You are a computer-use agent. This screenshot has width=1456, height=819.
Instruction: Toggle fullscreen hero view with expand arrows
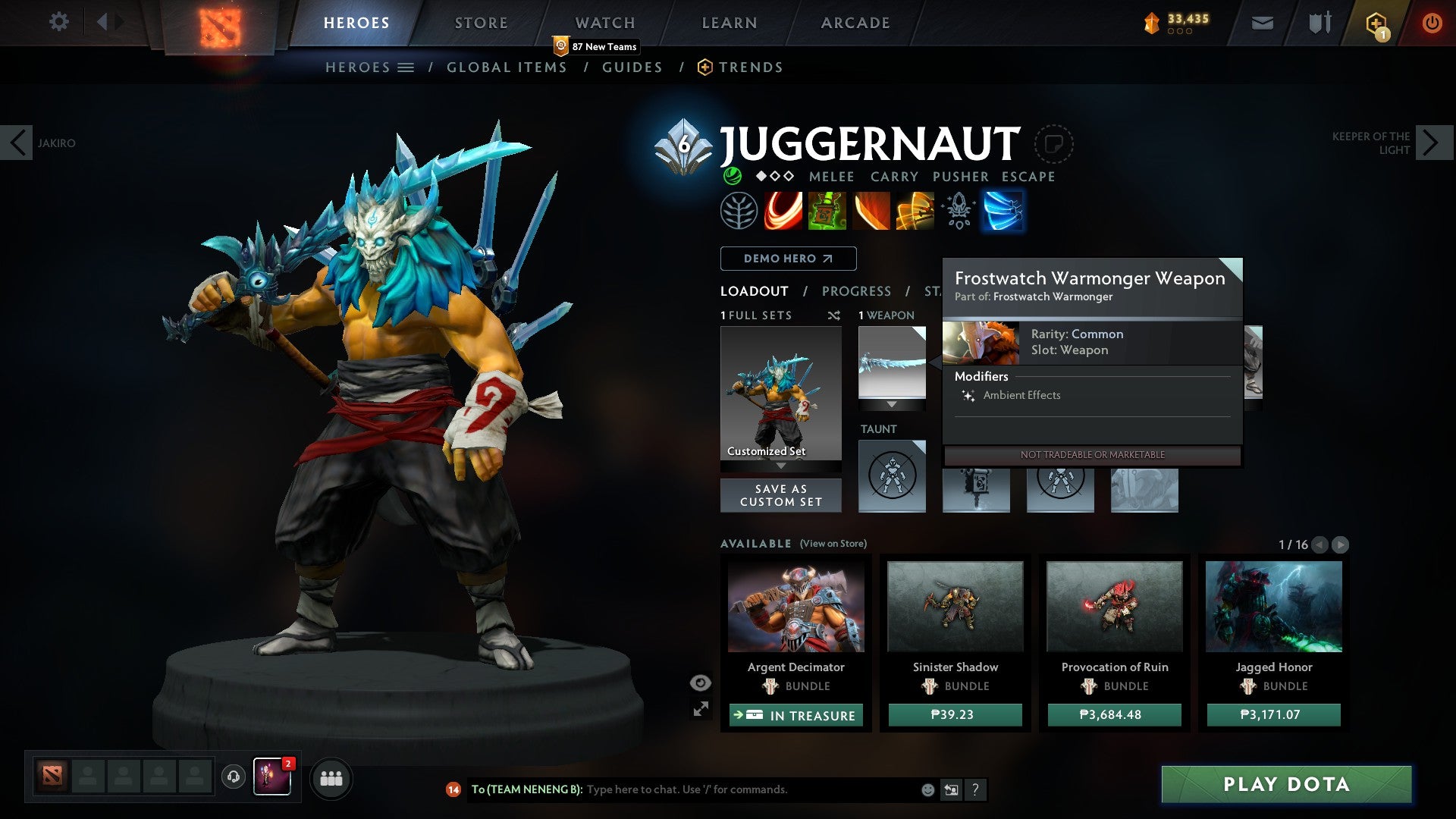click(x=701, y=711)
